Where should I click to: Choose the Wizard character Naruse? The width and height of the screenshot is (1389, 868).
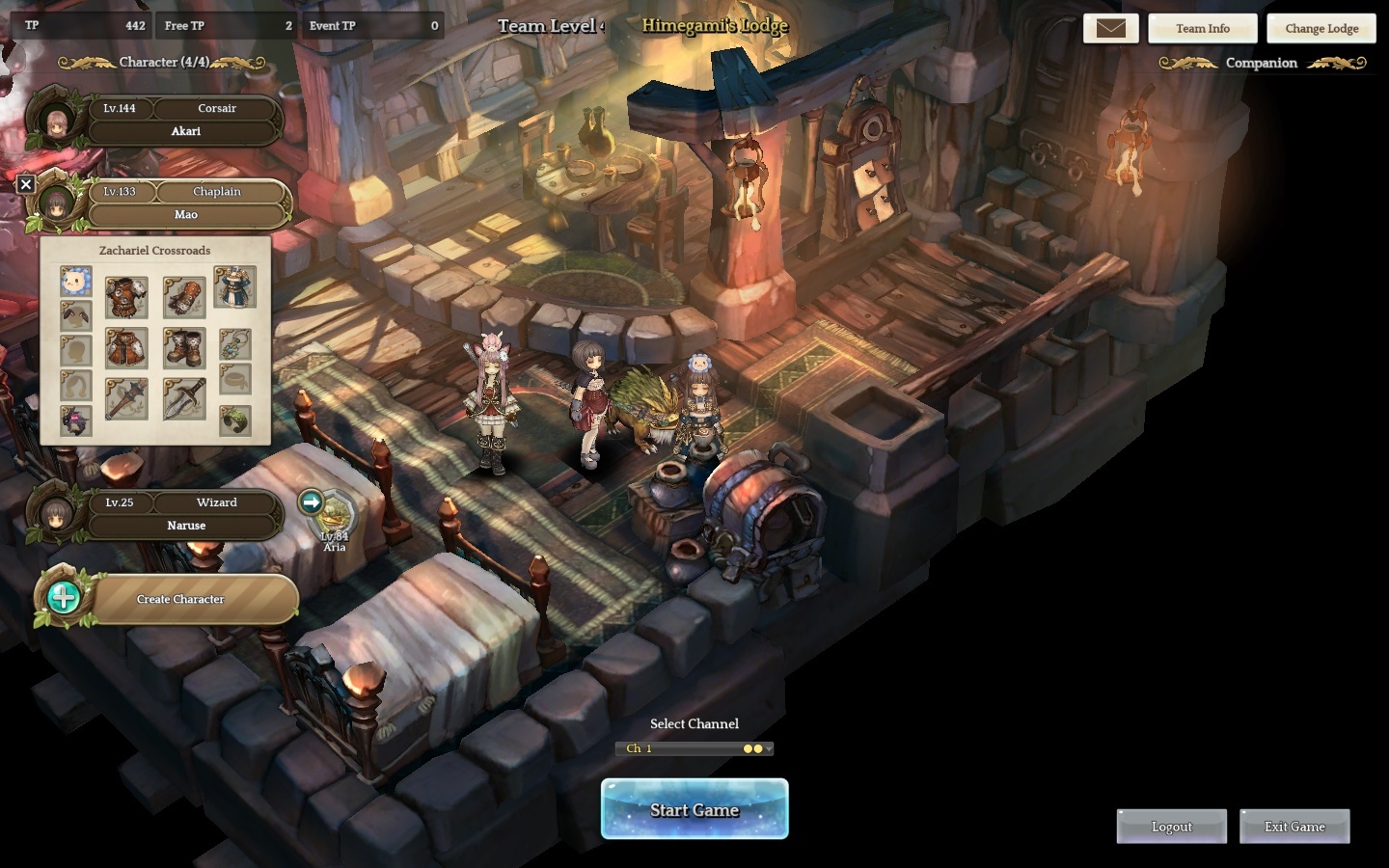(185, 514)
